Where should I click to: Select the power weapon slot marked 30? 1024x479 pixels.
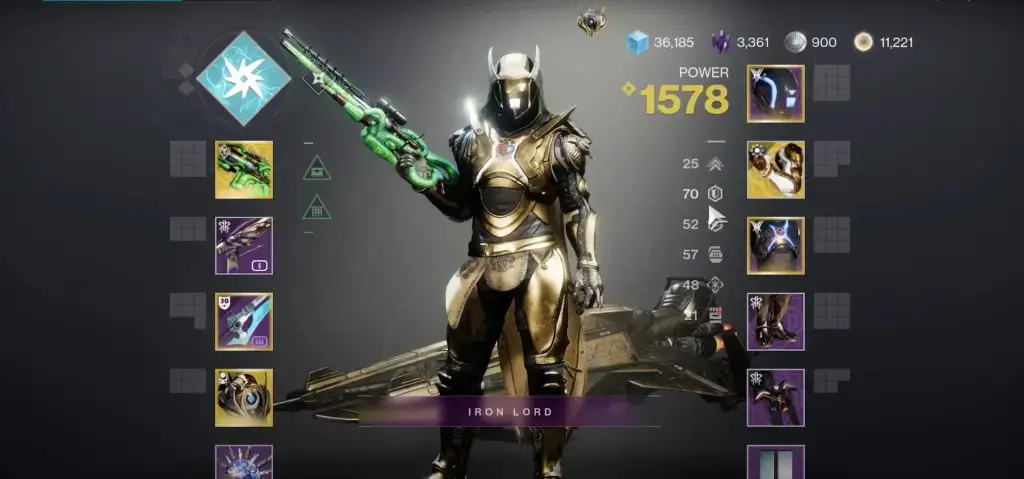(244, 321)
